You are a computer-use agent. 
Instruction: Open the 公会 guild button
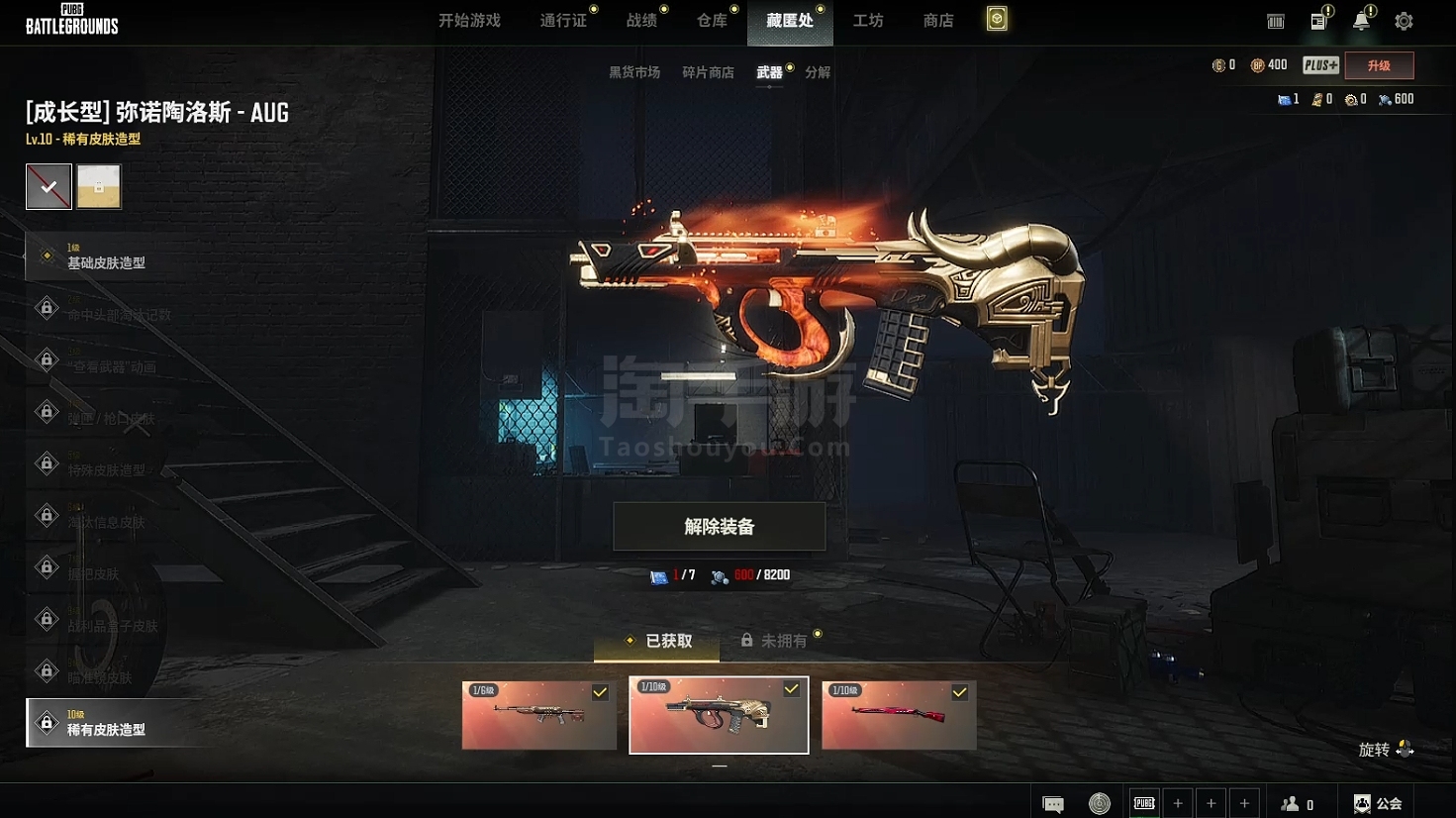point(1379,803)
